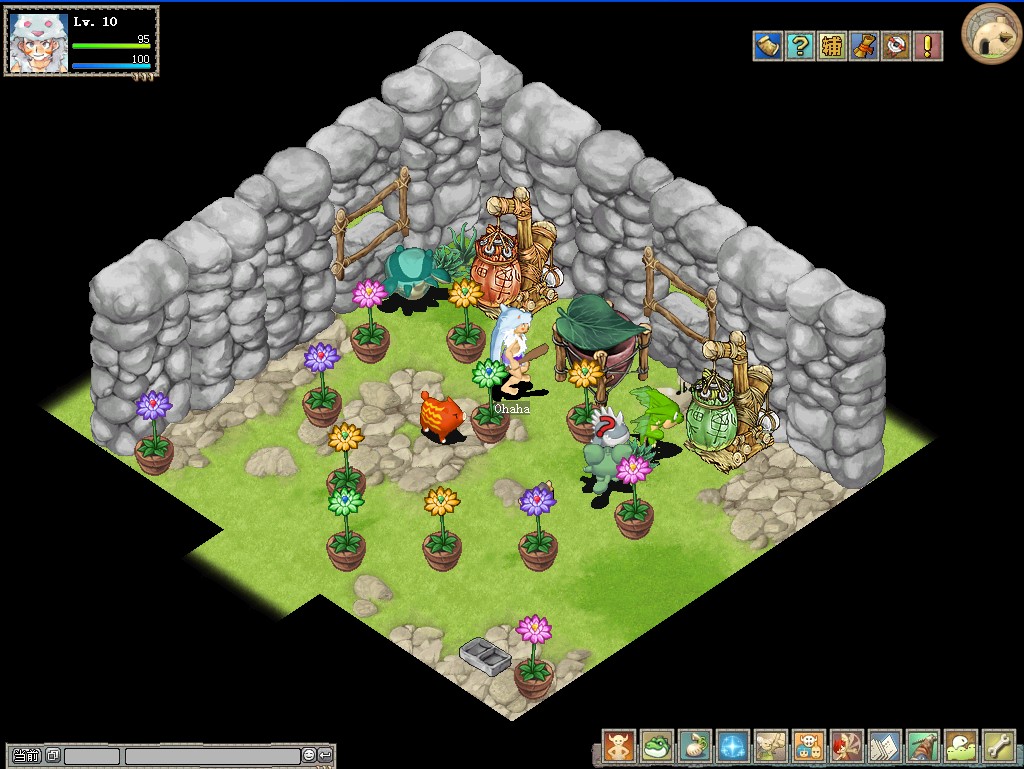Screen dimensions: 1024x769
Task: Select the scroll tied with red ribbon
Action: (x=864, y=46)
